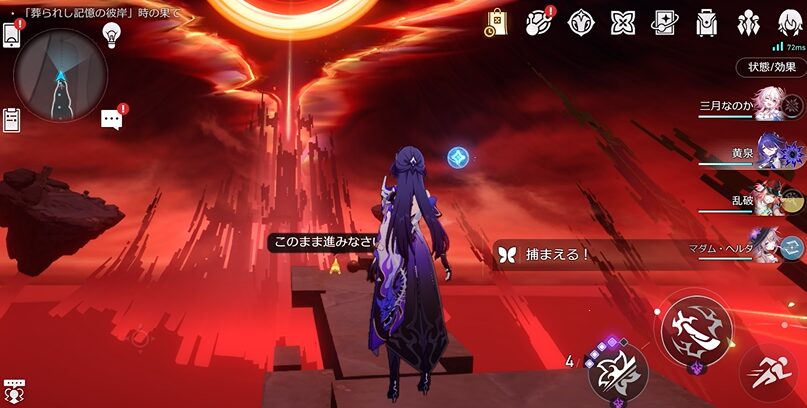Viewport: 807px width, 408px height.
Task: Open the shopping bag store icon
Action: click(x=497, y=22)
